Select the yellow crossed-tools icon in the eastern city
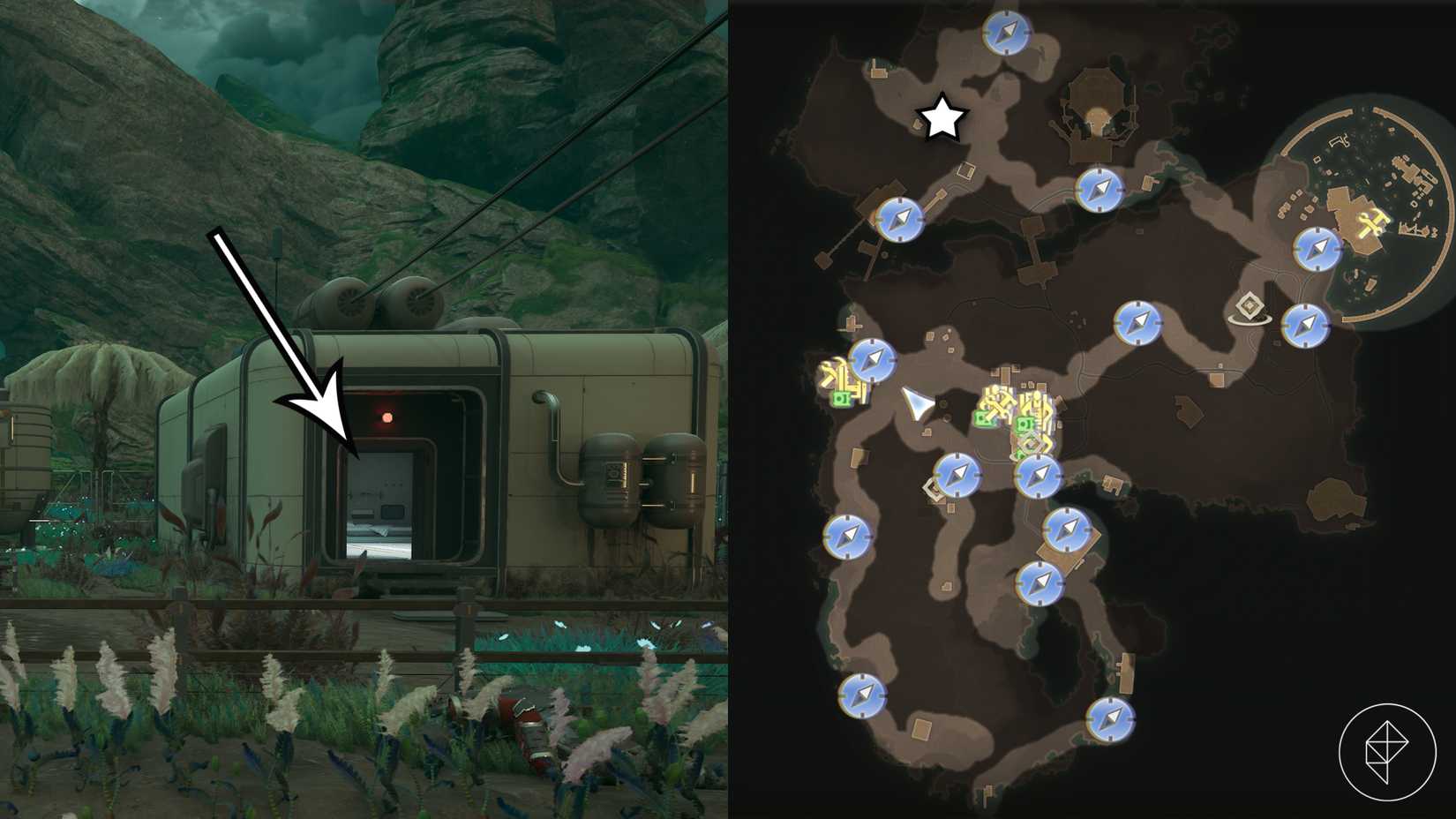1456x819 pixels. 1372,222
